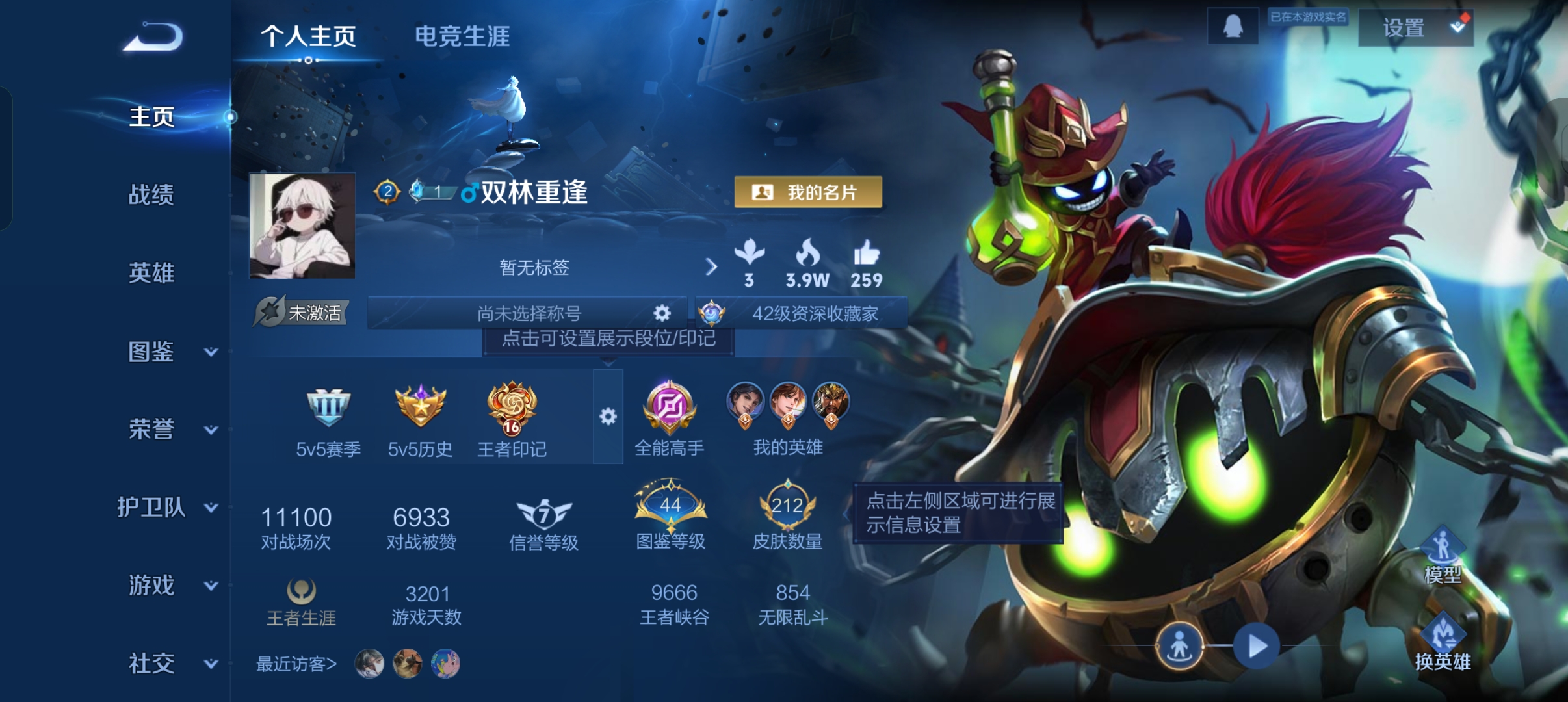
Task: Switch to the 电竞生涯 tab
Action: pyautogui.click(x=462, y=36)
